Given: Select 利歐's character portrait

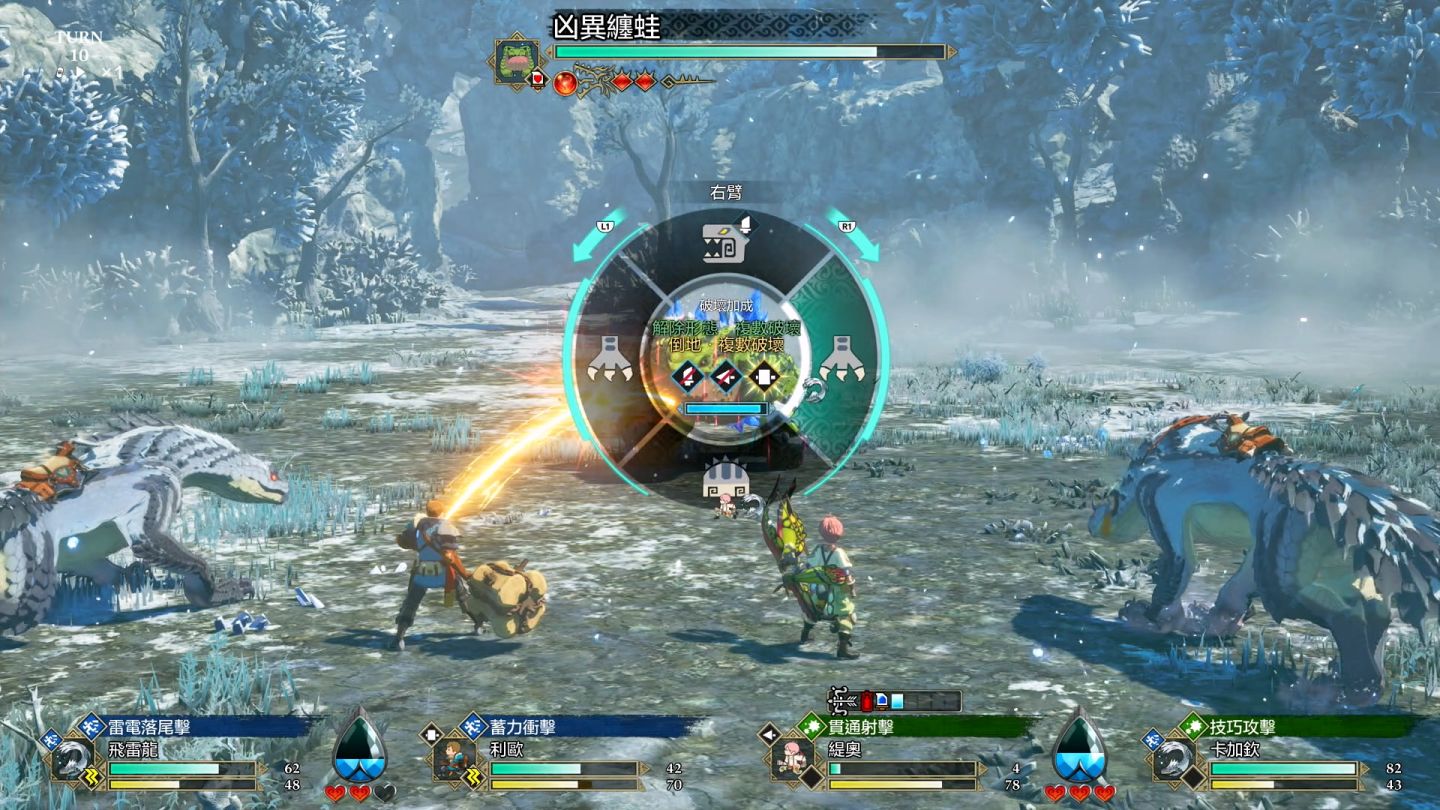Looking at the screenshot, I should (x=456, y=759).
